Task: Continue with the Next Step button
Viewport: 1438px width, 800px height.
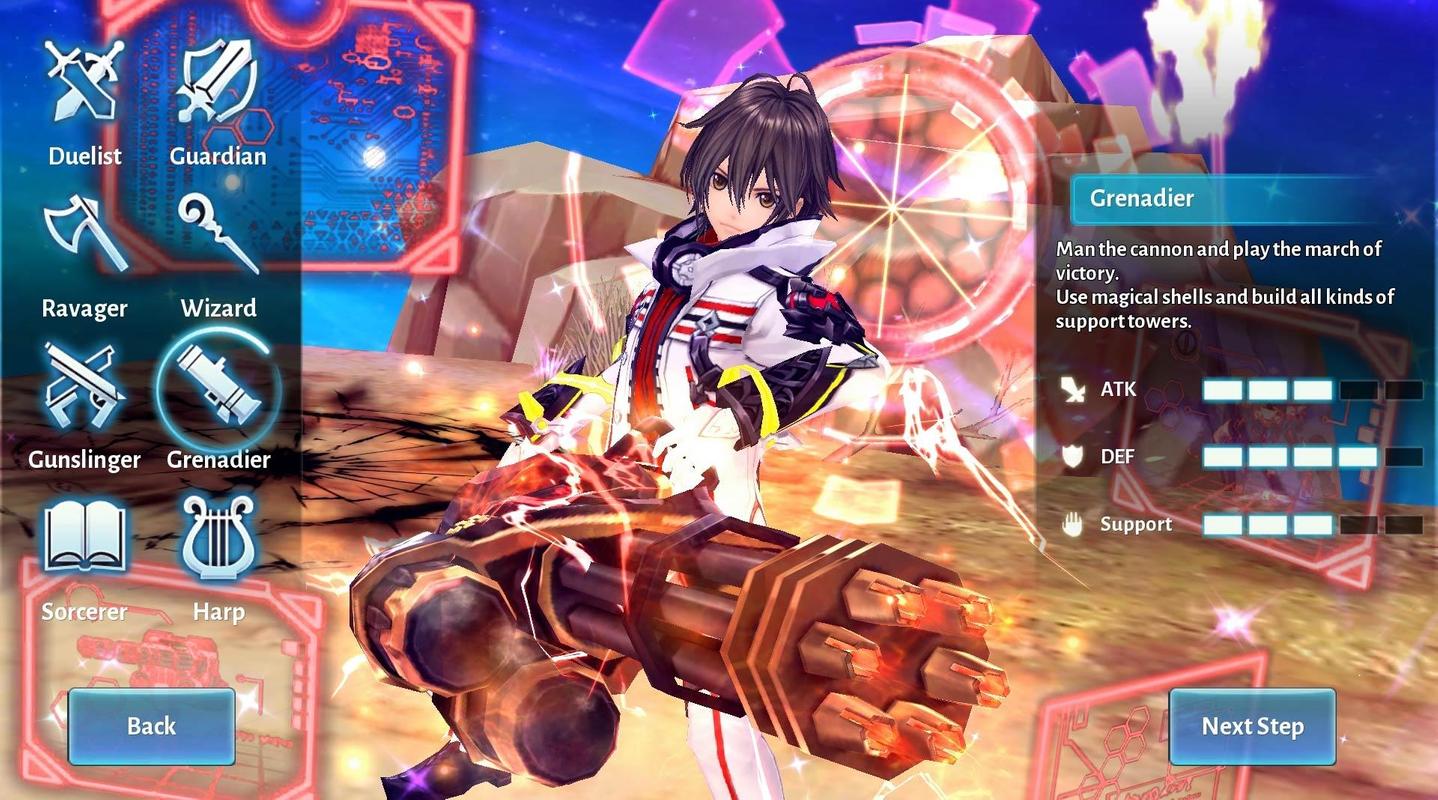Action: tap(1252, 726)
